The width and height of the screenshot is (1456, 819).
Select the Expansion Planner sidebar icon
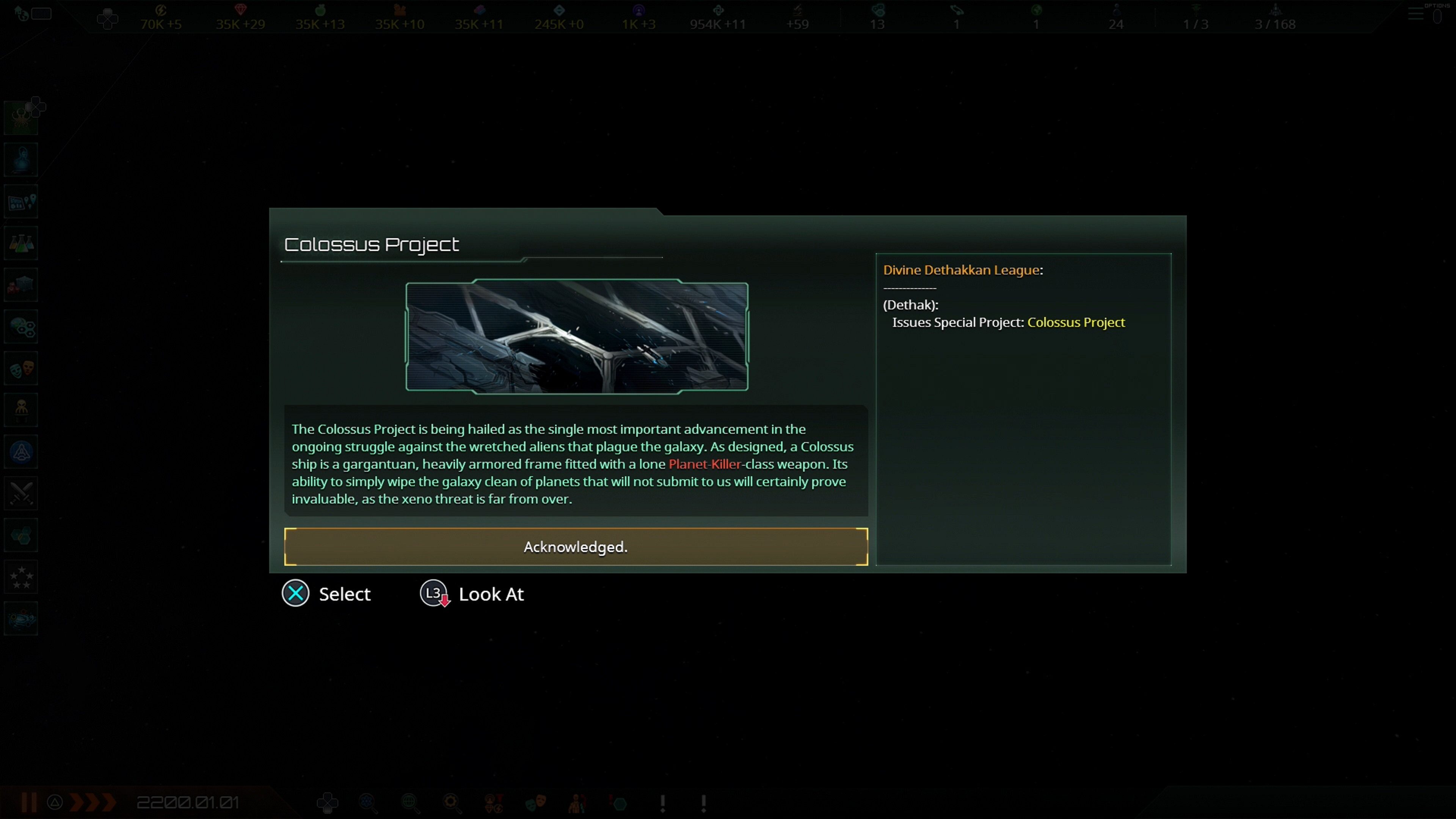(x=21, y=201)
